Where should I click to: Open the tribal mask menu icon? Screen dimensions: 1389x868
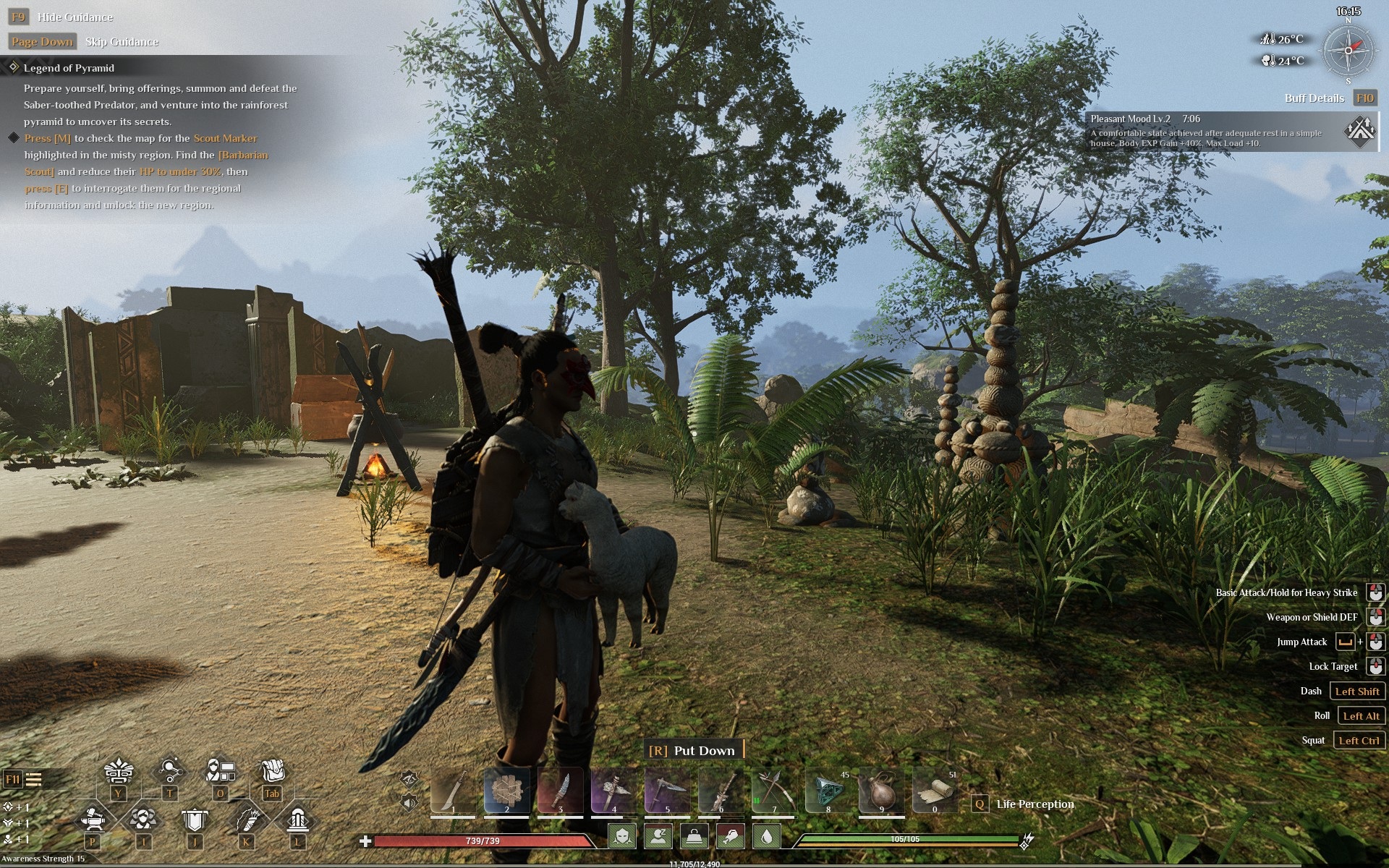119,773
